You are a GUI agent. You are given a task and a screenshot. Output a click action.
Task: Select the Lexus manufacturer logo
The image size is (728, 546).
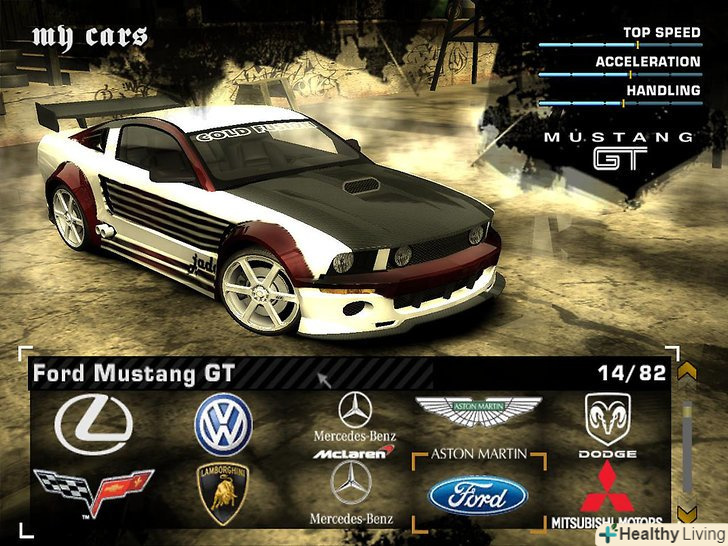[93, 424]
